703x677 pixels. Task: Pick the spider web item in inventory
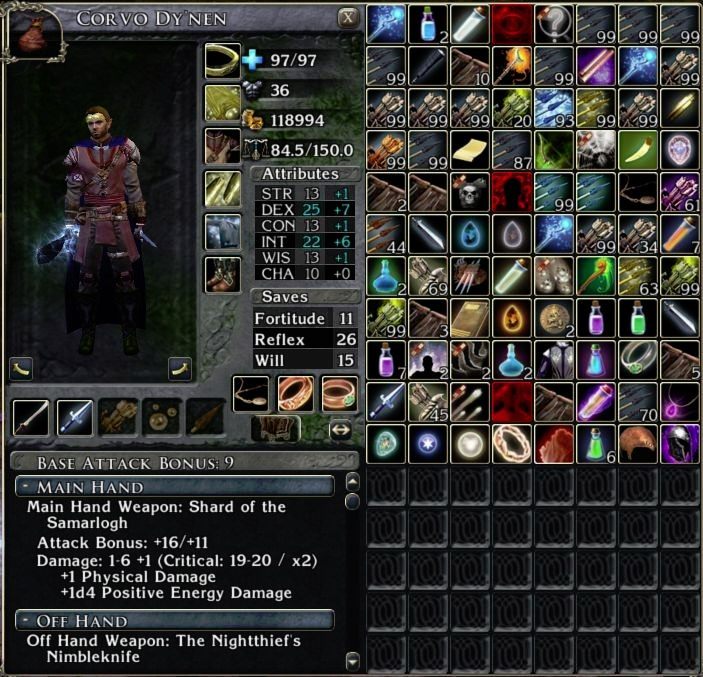(x=595, y=149)
